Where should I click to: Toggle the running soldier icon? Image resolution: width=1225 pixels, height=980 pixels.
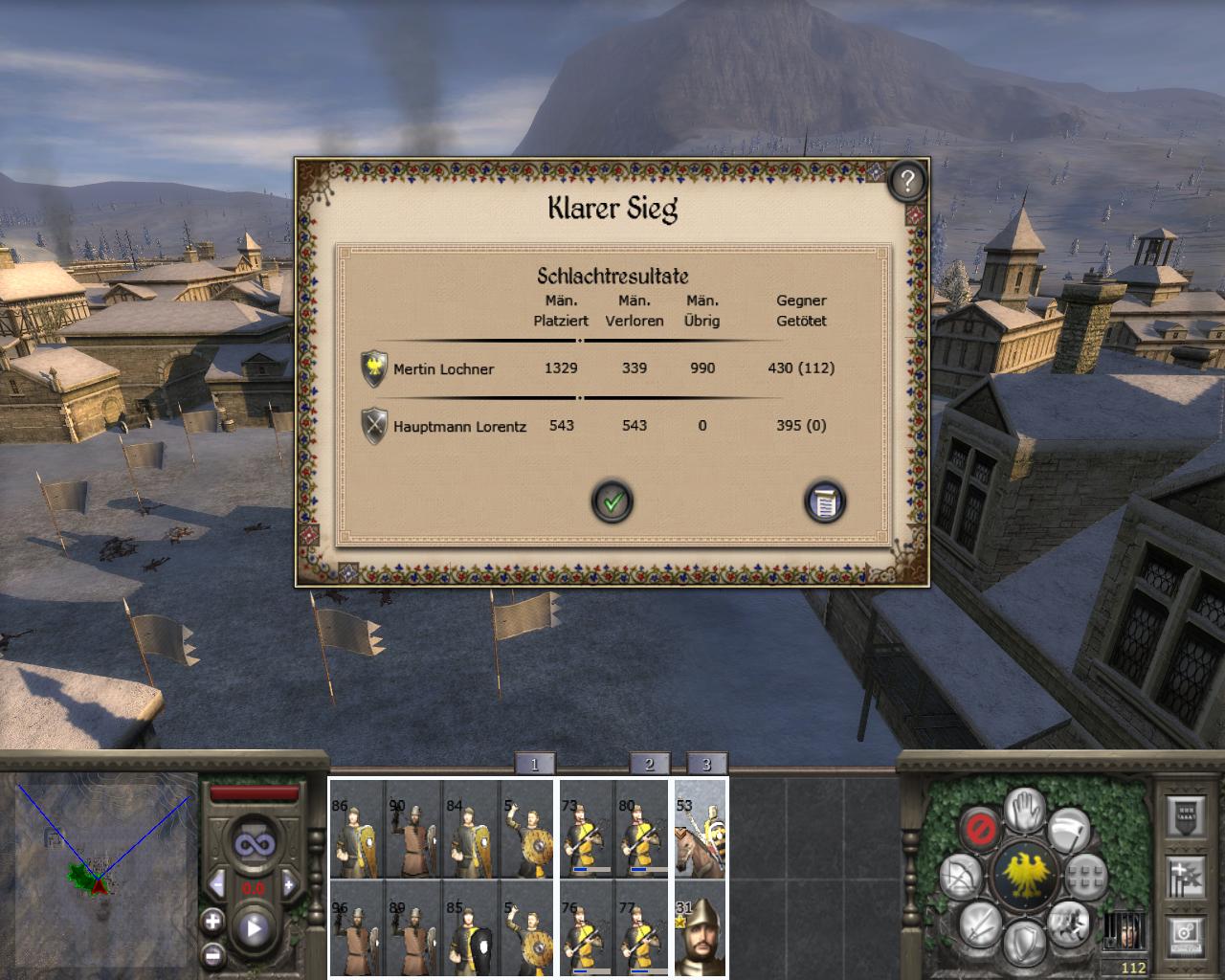pos(1067,924)
